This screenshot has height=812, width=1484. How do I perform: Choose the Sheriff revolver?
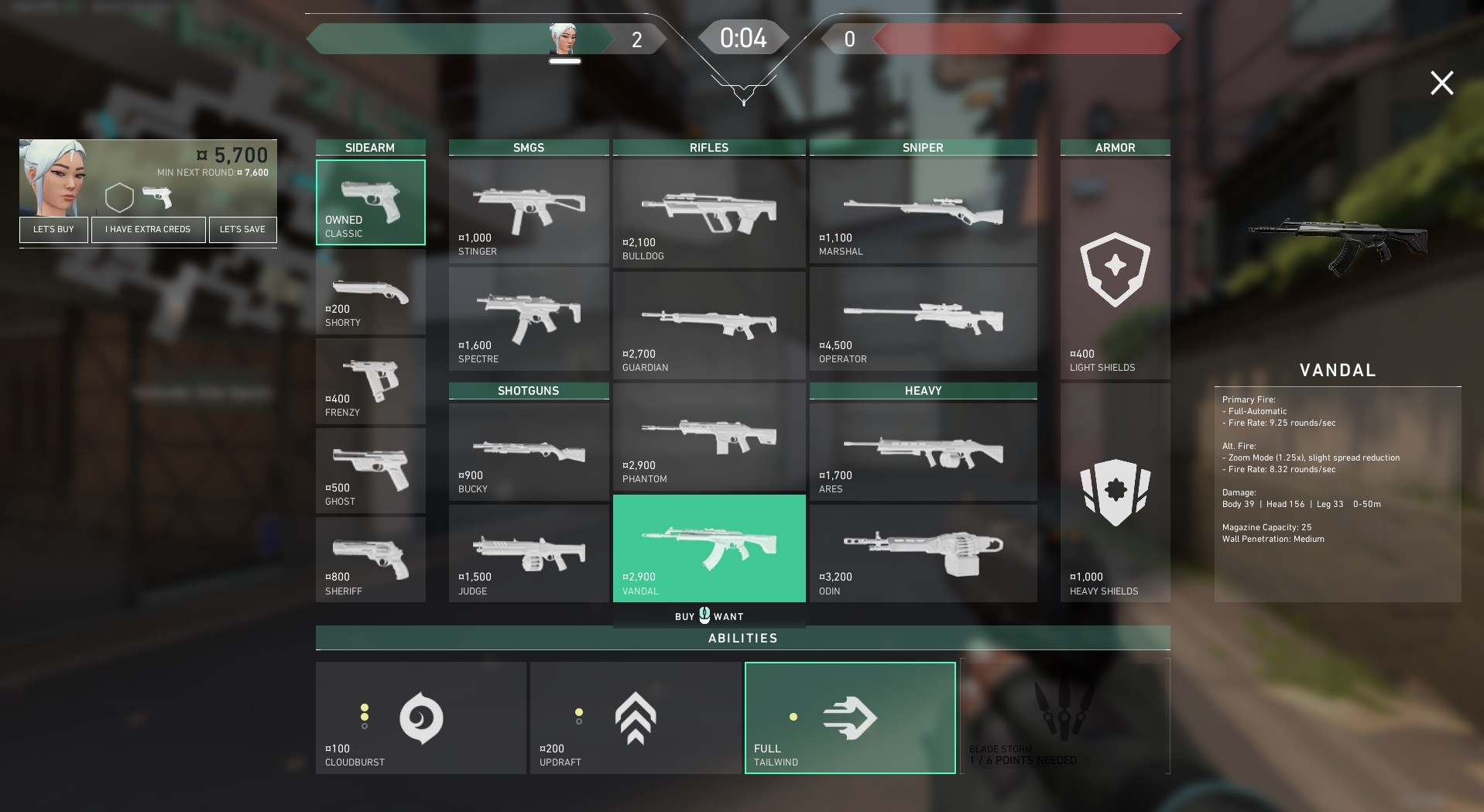370,560
